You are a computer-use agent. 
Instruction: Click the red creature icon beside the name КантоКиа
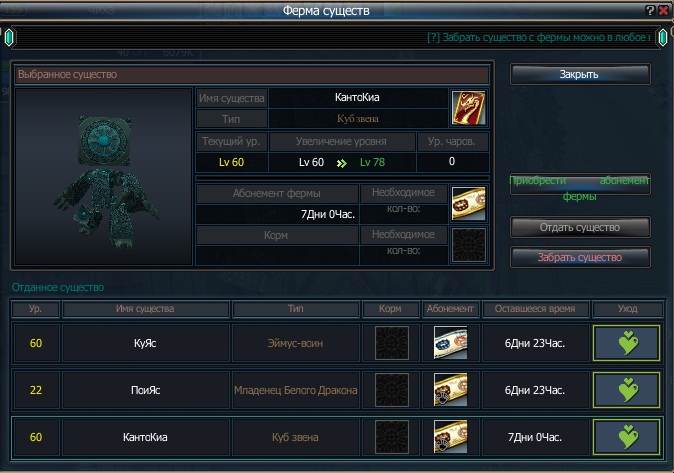click(467, 106)
